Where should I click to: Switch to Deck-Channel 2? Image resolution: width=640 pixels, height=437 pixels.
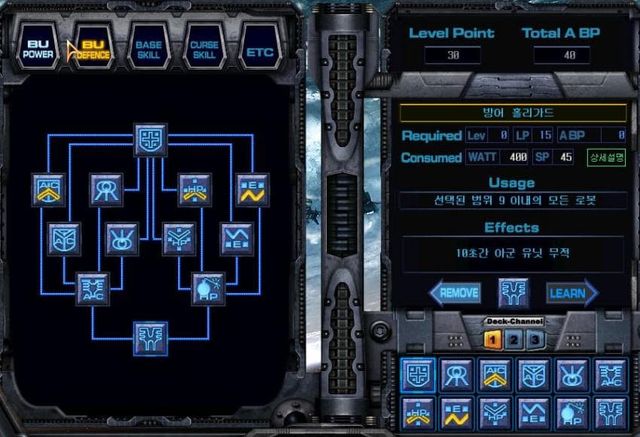click(511, 340)
